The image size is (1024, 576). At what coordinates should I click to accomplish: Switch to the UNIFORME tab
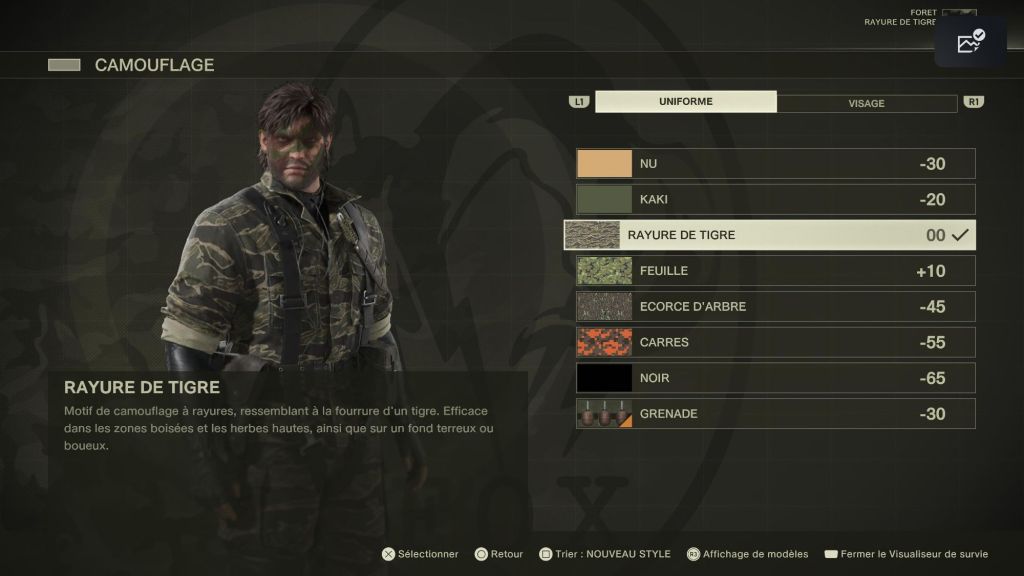685,102
